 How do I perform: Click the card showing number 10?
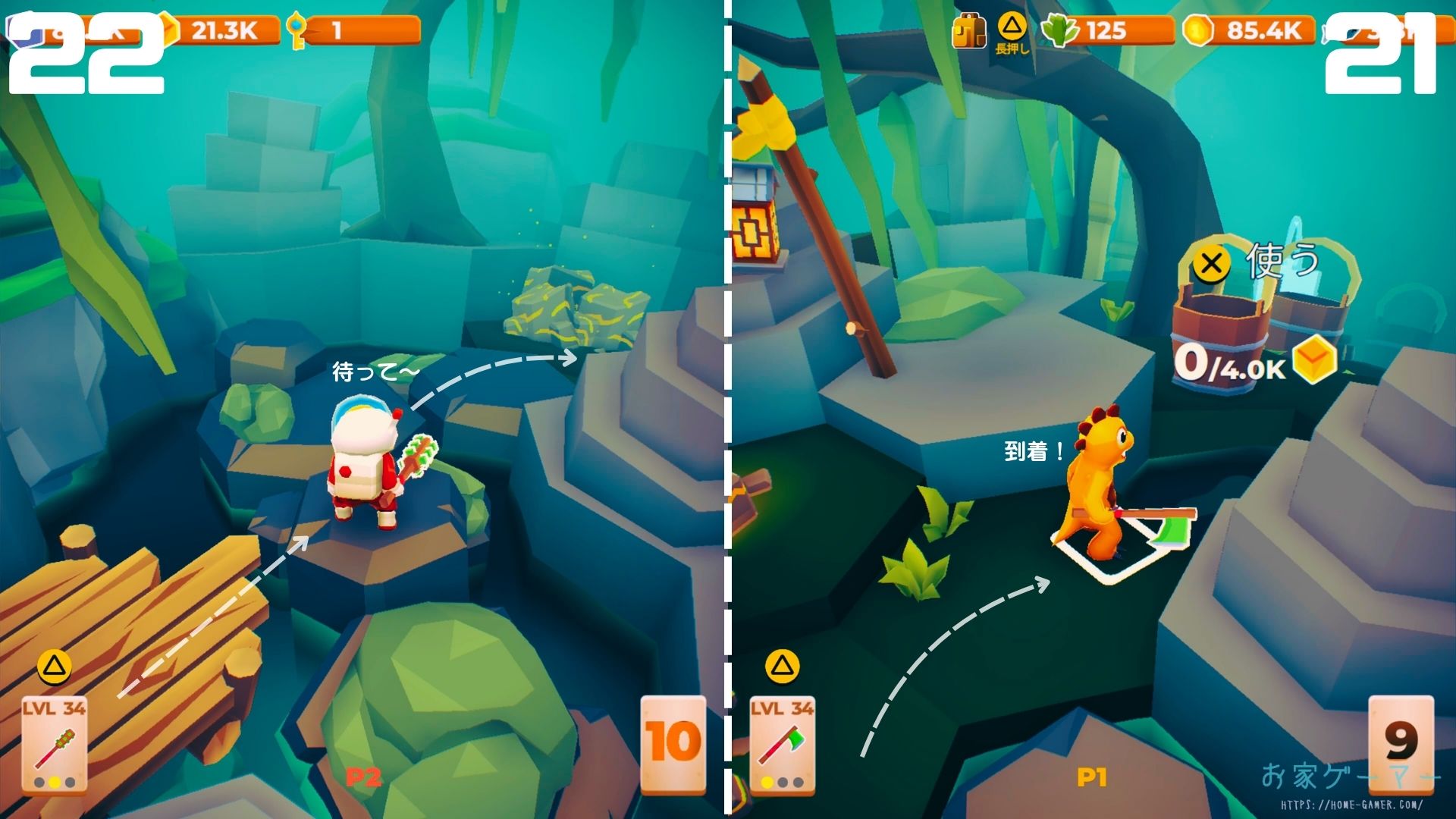point(673,745)
